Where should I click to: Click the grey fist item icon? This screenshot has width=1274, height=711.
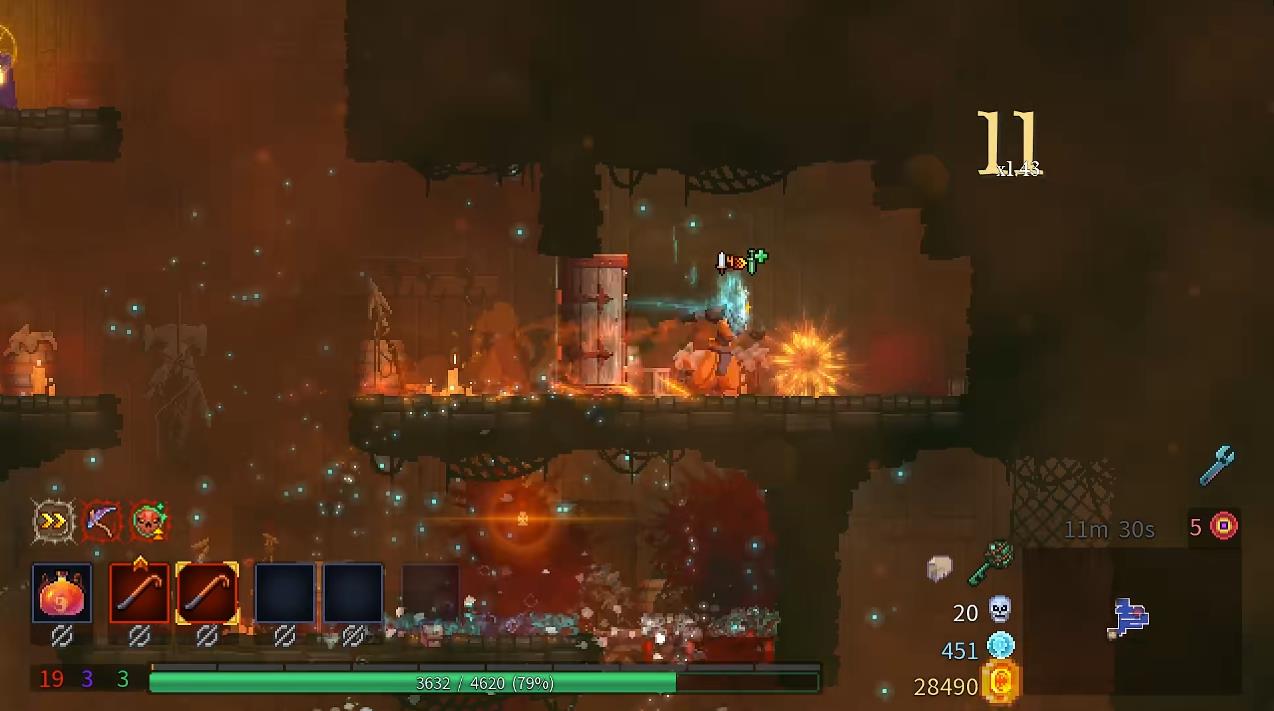(x=939, y=568)
